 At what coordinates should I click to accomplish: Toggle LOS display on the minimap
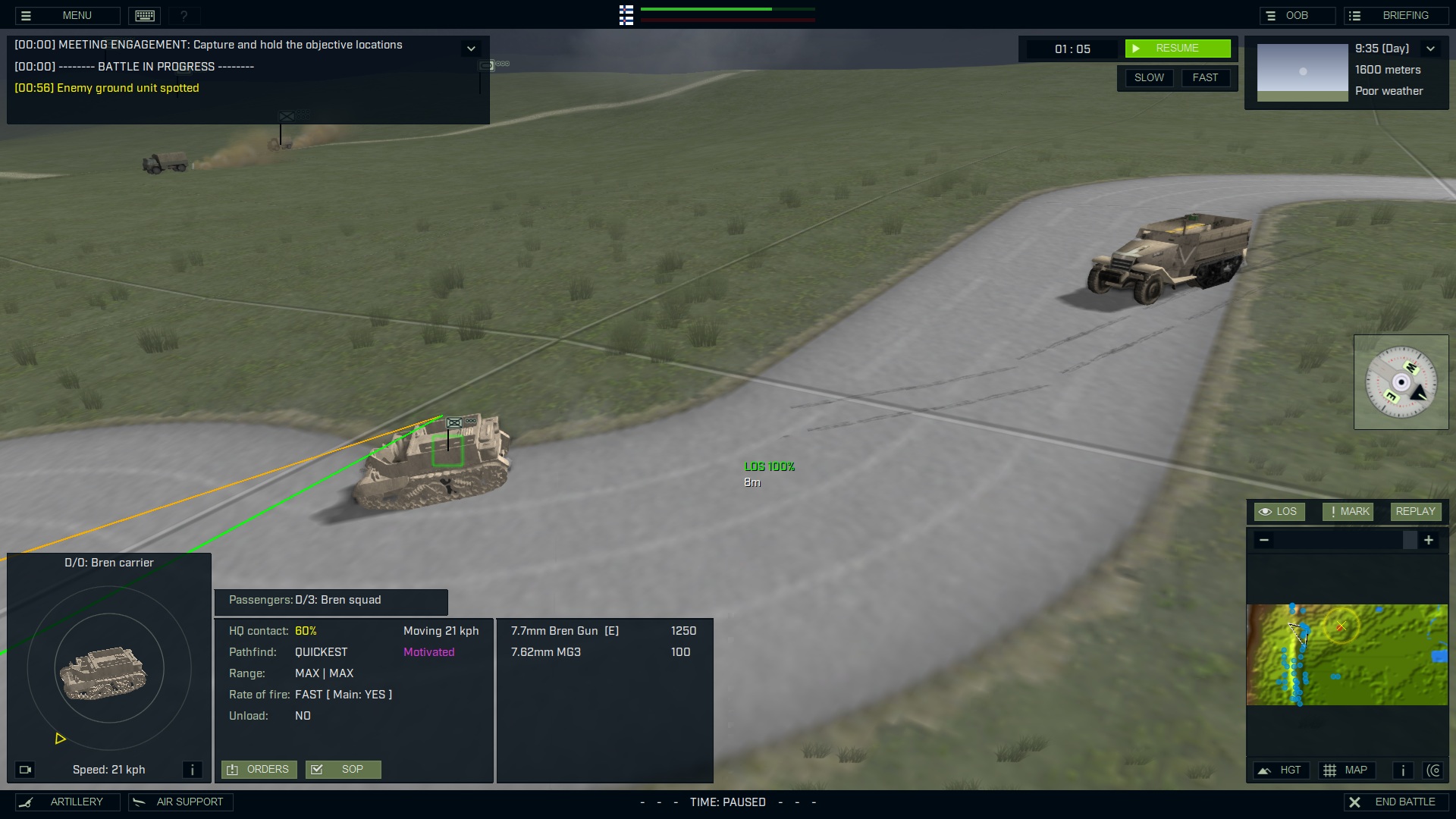(x=1279, y=511)
